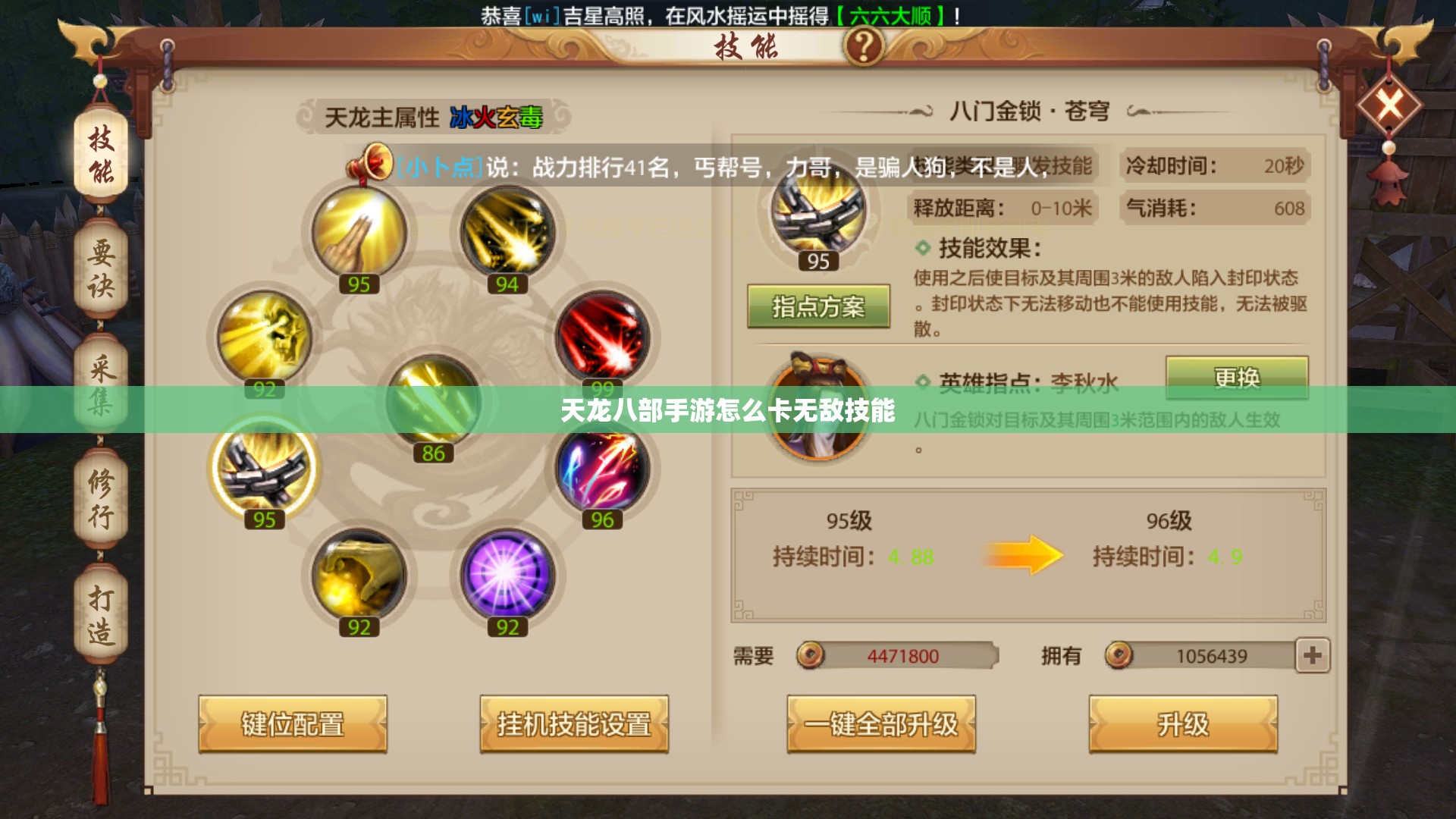Open 挂机技能设置 settings
The height and width of the screenshot is (819, 1456).
(x=574, y=724)
